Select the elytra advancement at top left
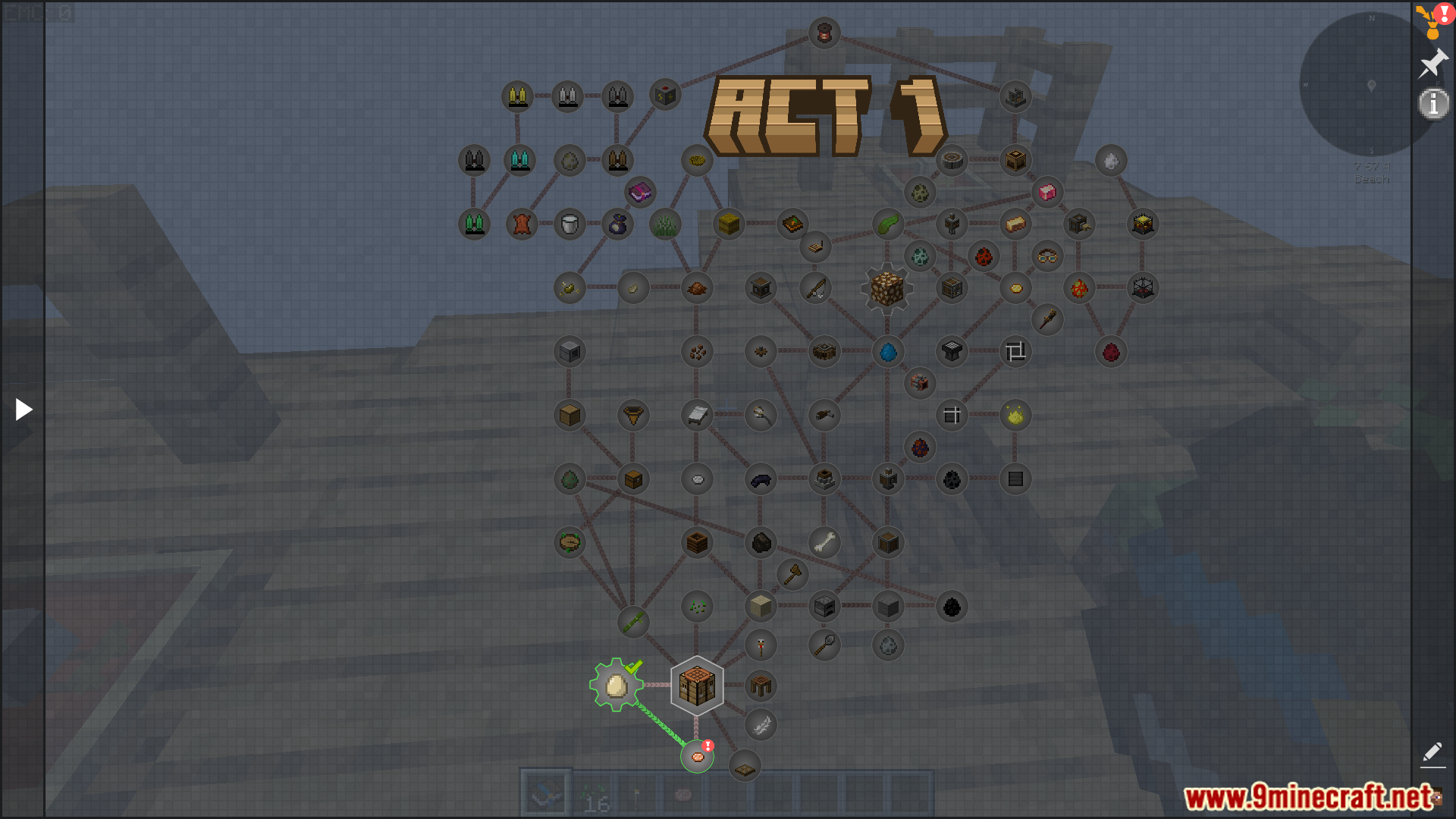 tap(518, 96)
